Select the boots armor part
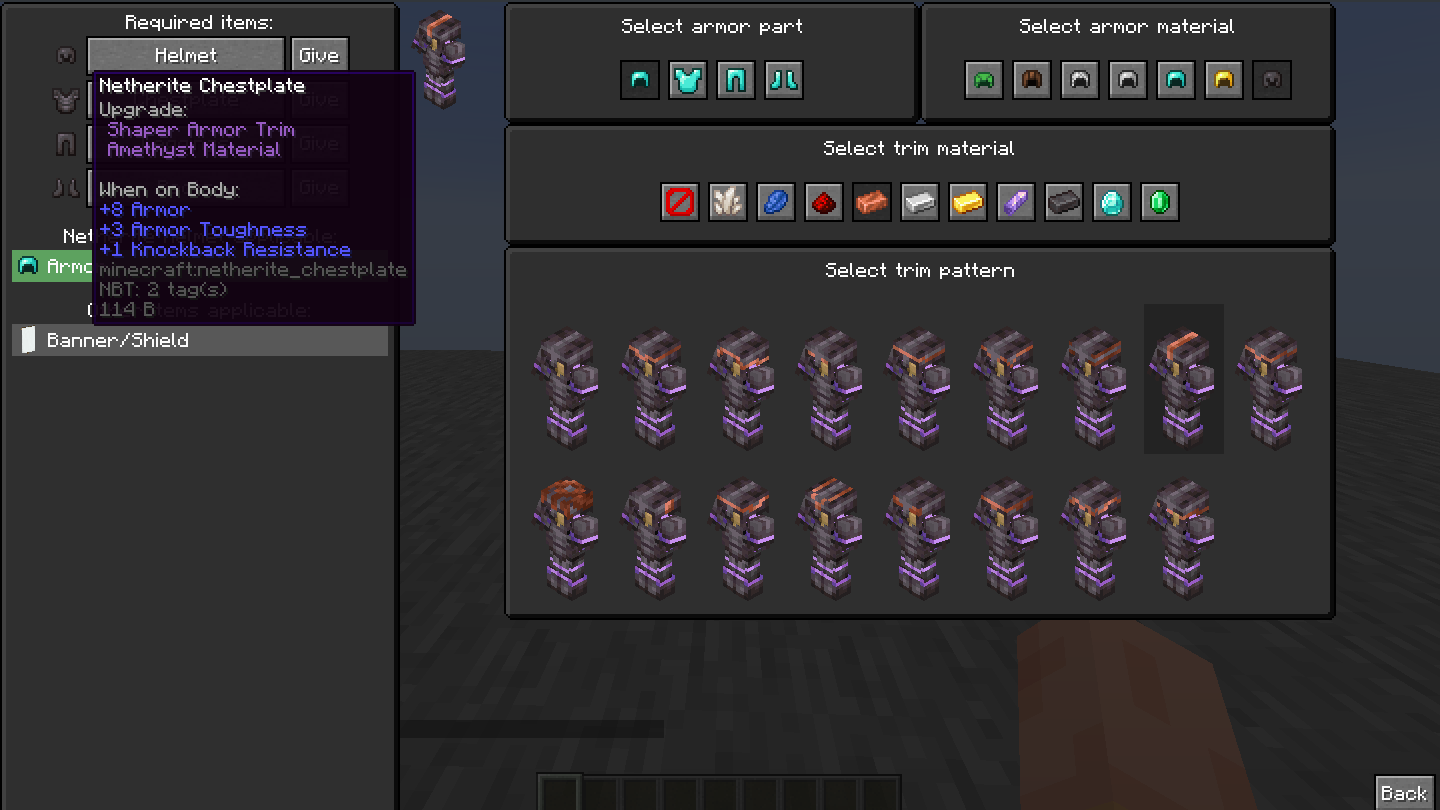The width and height of the screenshot is (1440, 810). [784, 80]
